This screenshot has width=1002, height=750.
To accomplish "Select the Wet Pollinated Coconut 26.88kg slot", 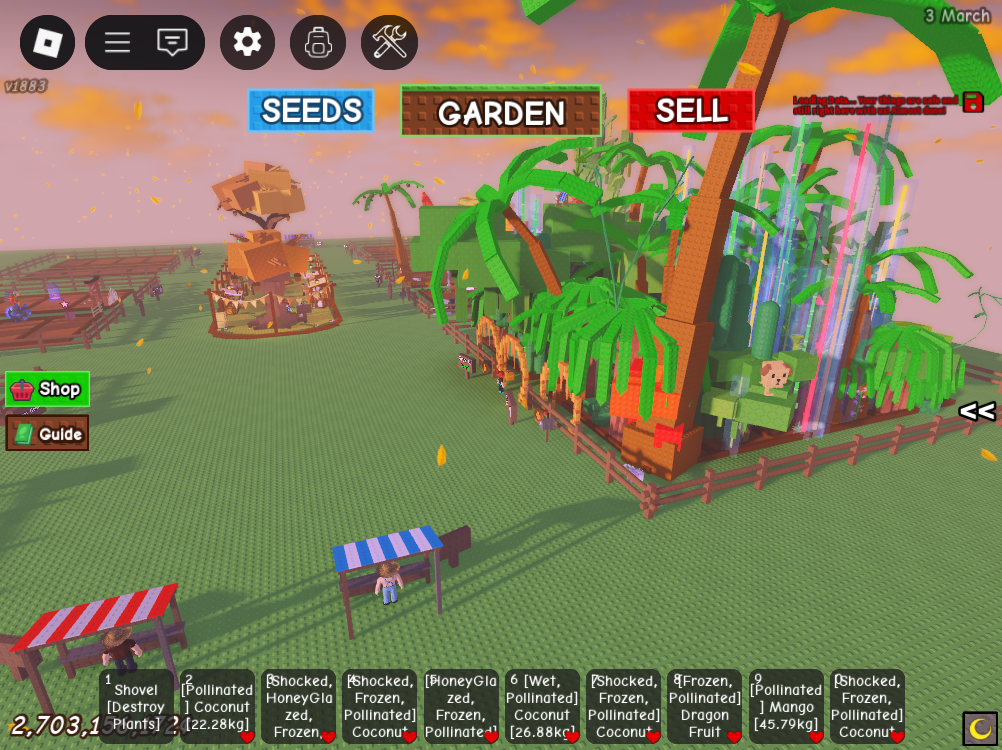I will [542, 706].
